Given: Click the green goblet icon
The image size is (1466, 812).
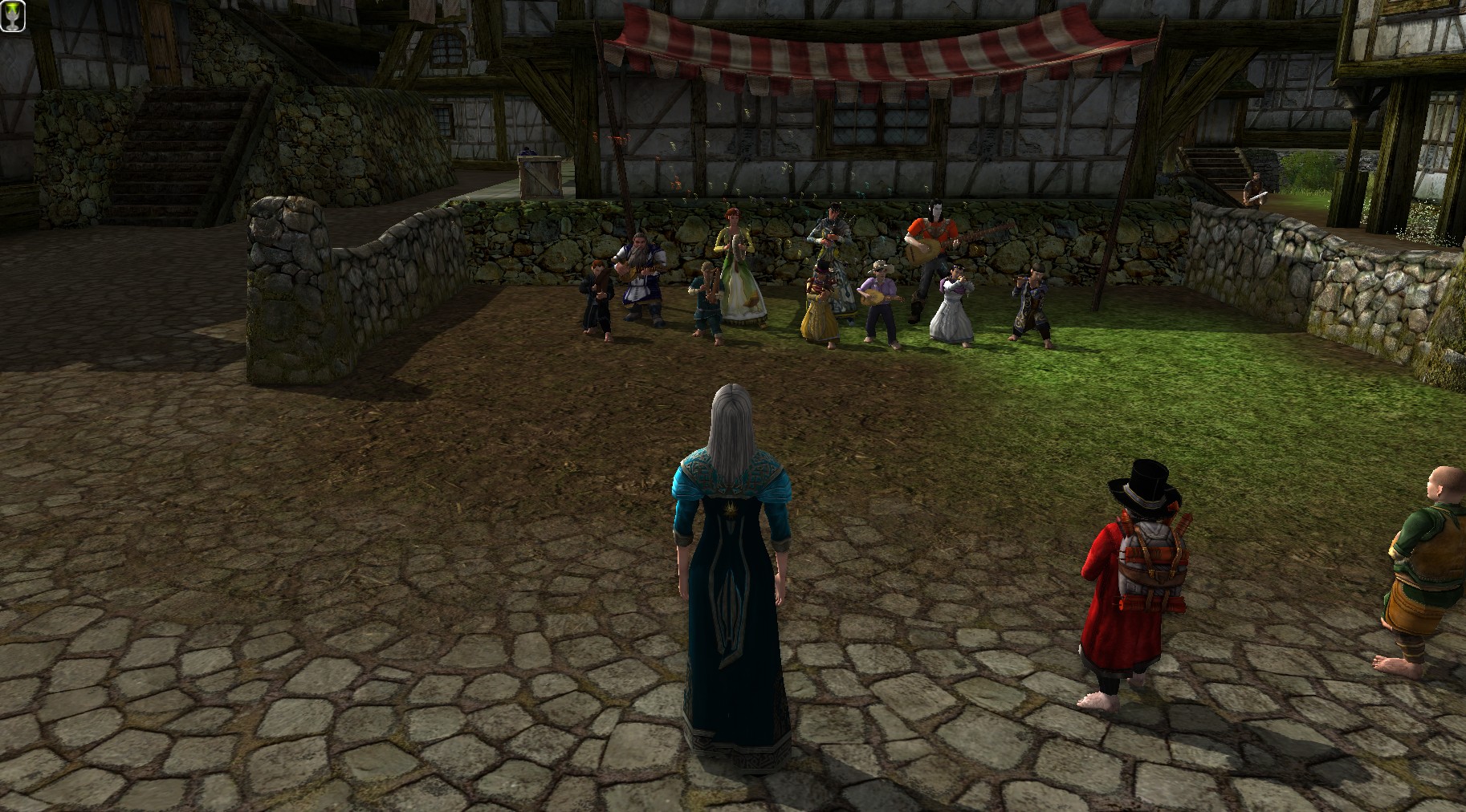Looking at the screenshot, I should point(14,16).
